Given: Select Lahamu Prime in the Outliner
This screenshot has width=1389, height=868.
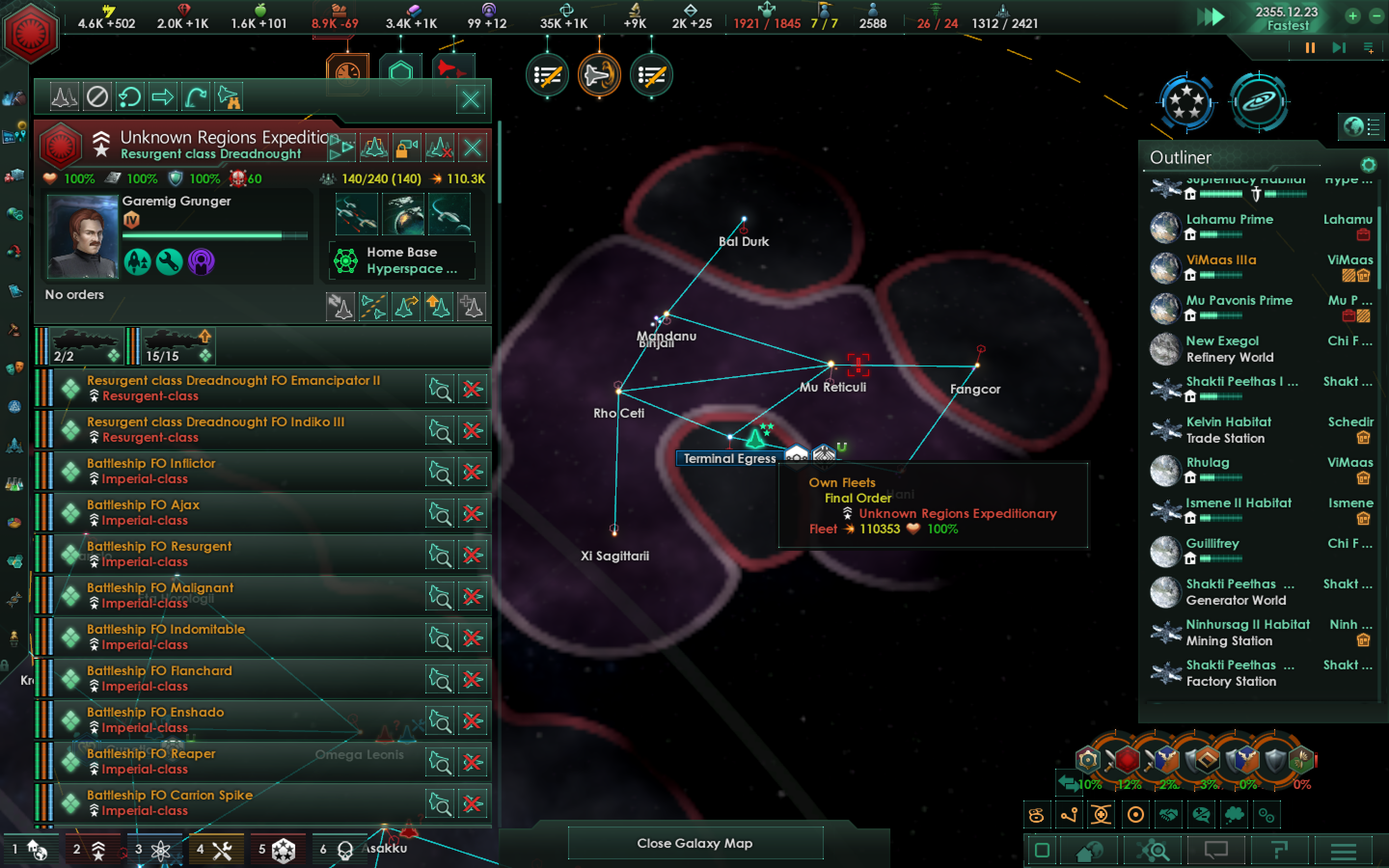Looking at the screenshot, I should coord(1228,219).
